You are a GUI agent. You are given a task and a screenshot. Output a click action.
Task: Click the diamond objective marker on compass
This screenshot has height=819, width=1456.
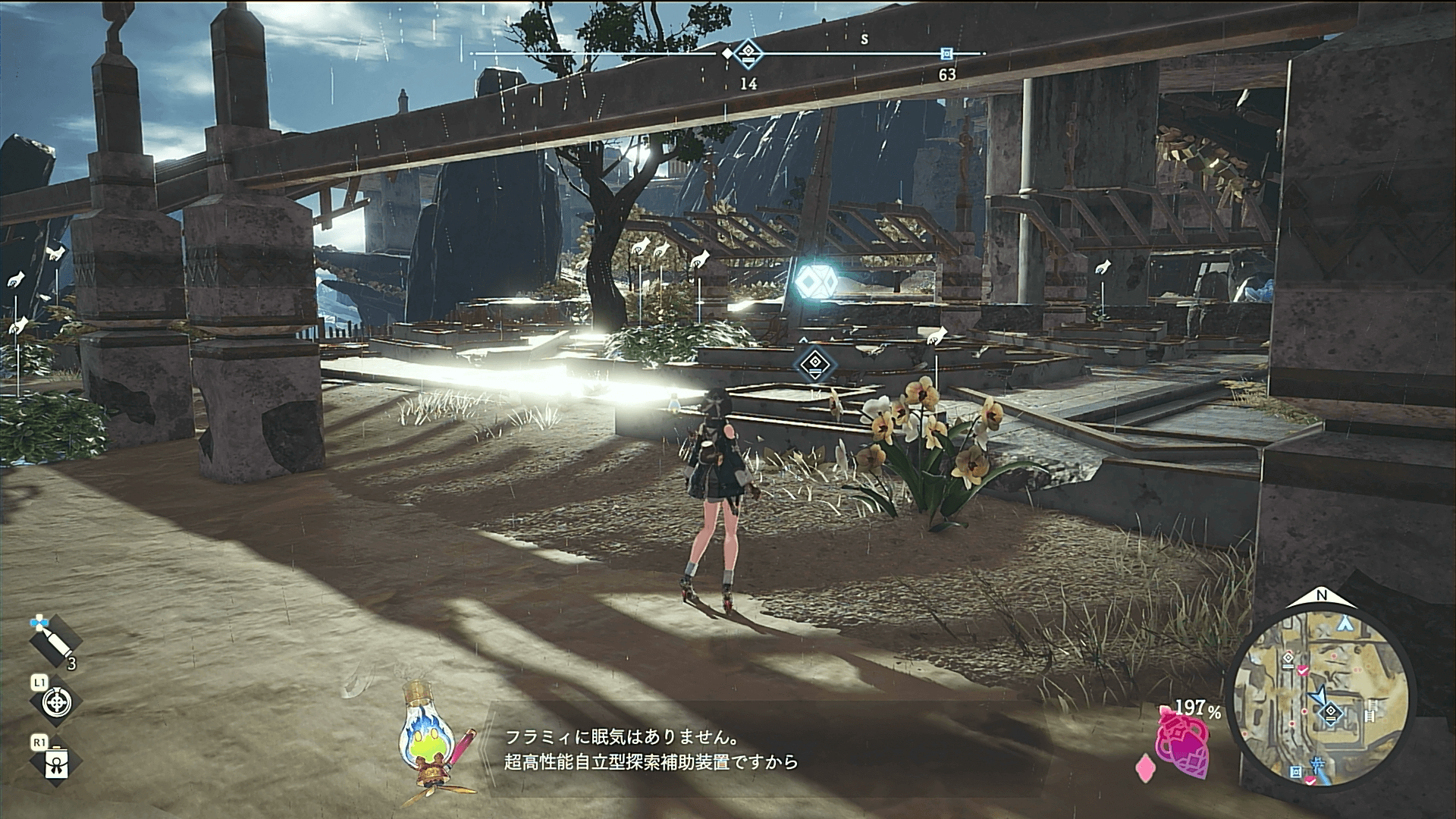(748, 53)
